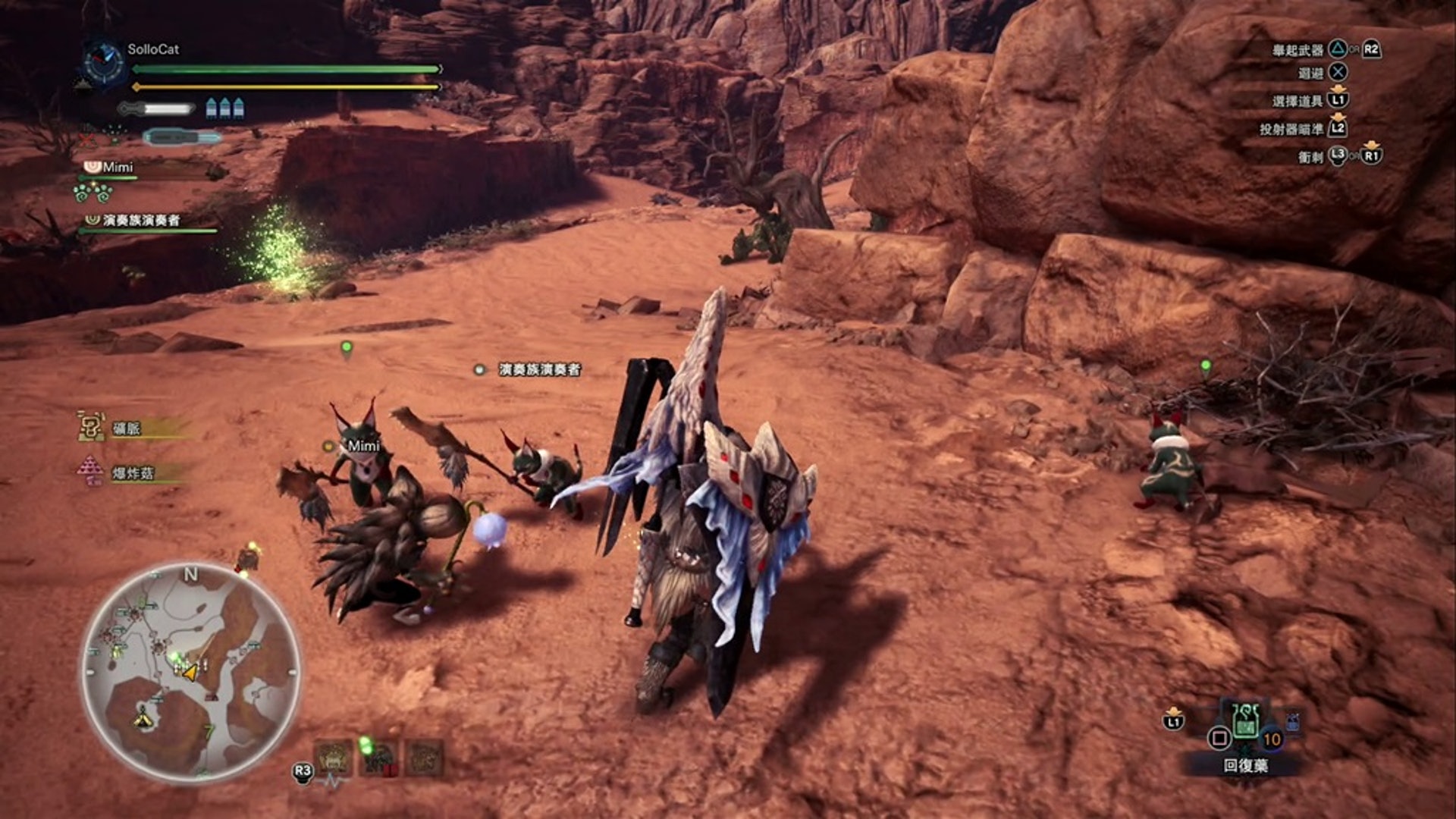
Task: Click the 演奏族演奏者 companion status entry
Action: pyautogui.click(x=140, y=220)
